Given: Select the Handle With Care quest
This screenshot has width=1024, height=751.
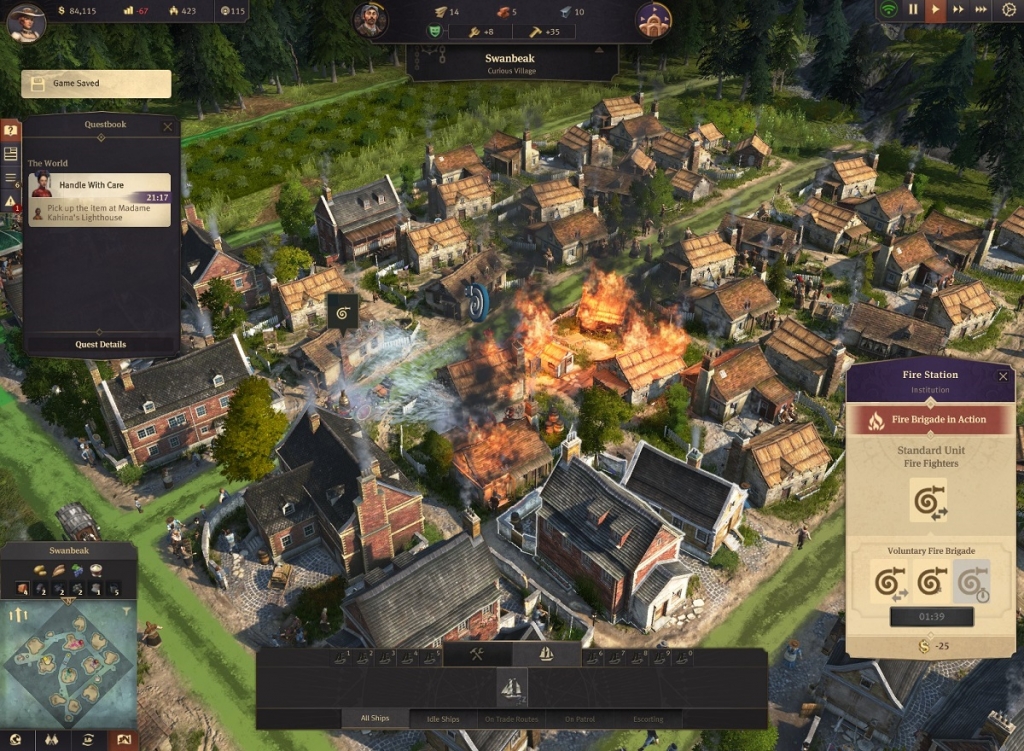Looking at the screenshot, I should [99, 199].
